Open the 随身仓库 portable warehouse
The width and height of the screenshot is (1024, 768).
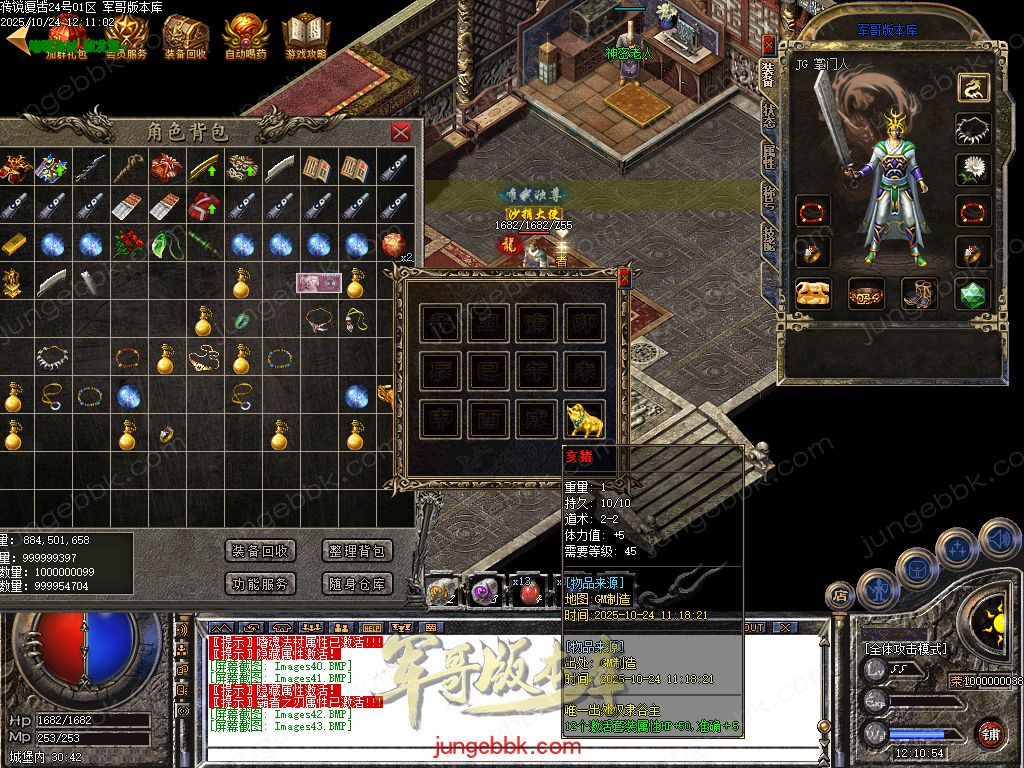357,584
